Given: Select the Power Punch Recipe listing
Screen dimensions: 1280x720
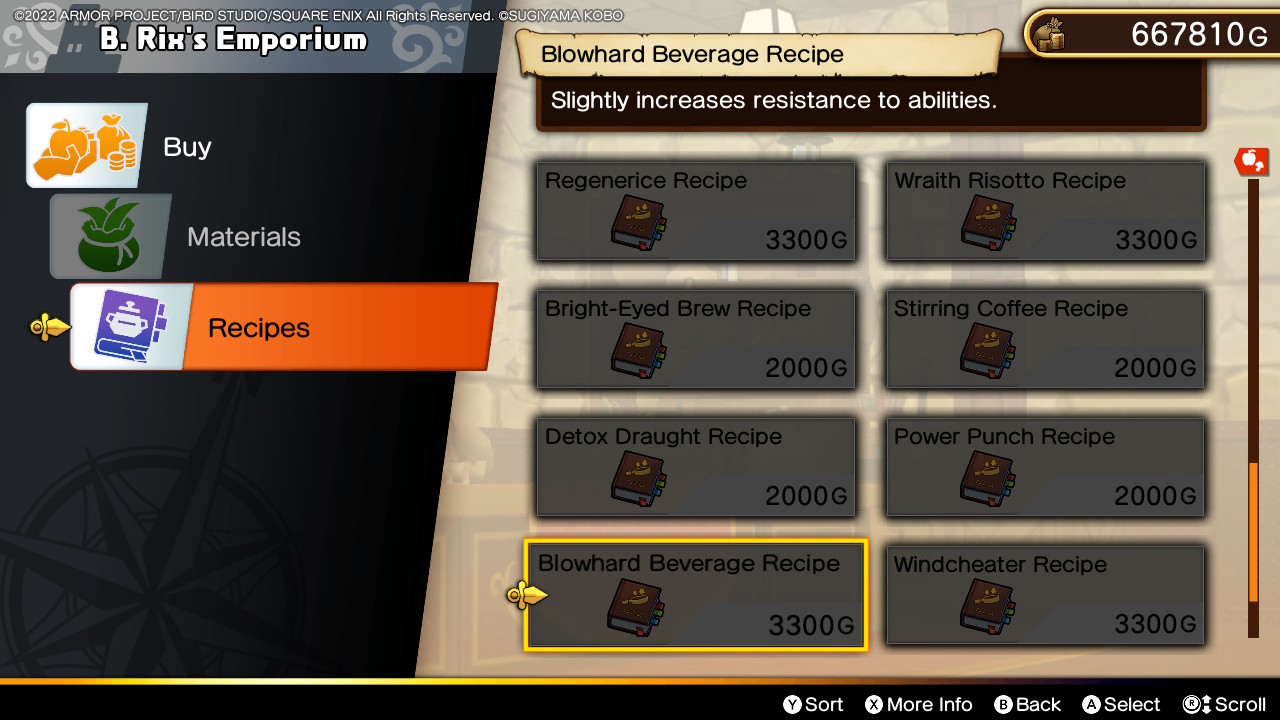Looking at the screenshot, I should point(1045,467).
